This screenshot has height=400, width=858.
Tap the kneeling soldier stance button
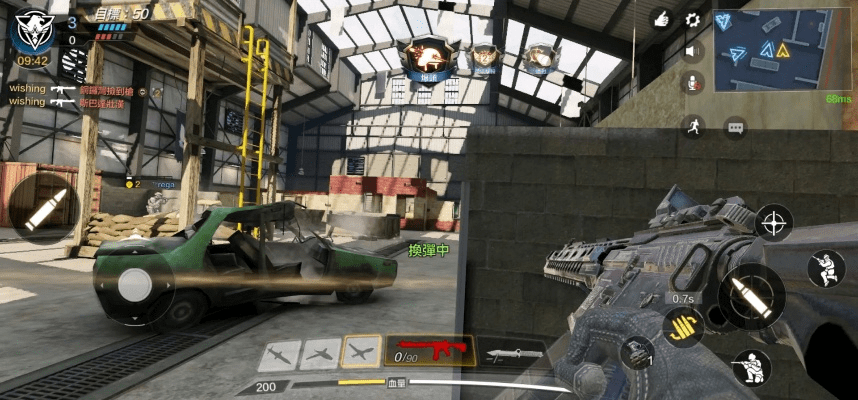click(826, 268)
